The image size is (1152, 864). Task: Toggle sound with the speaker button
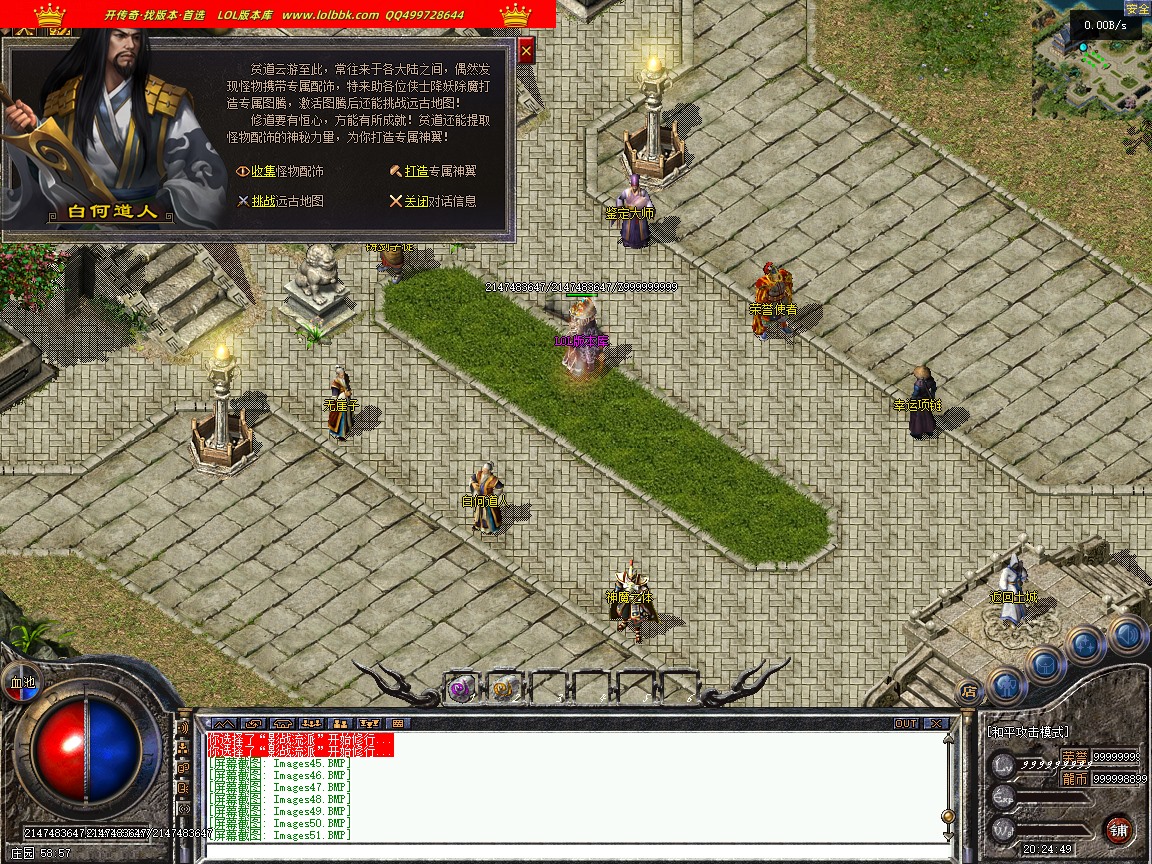[1126, 633]
